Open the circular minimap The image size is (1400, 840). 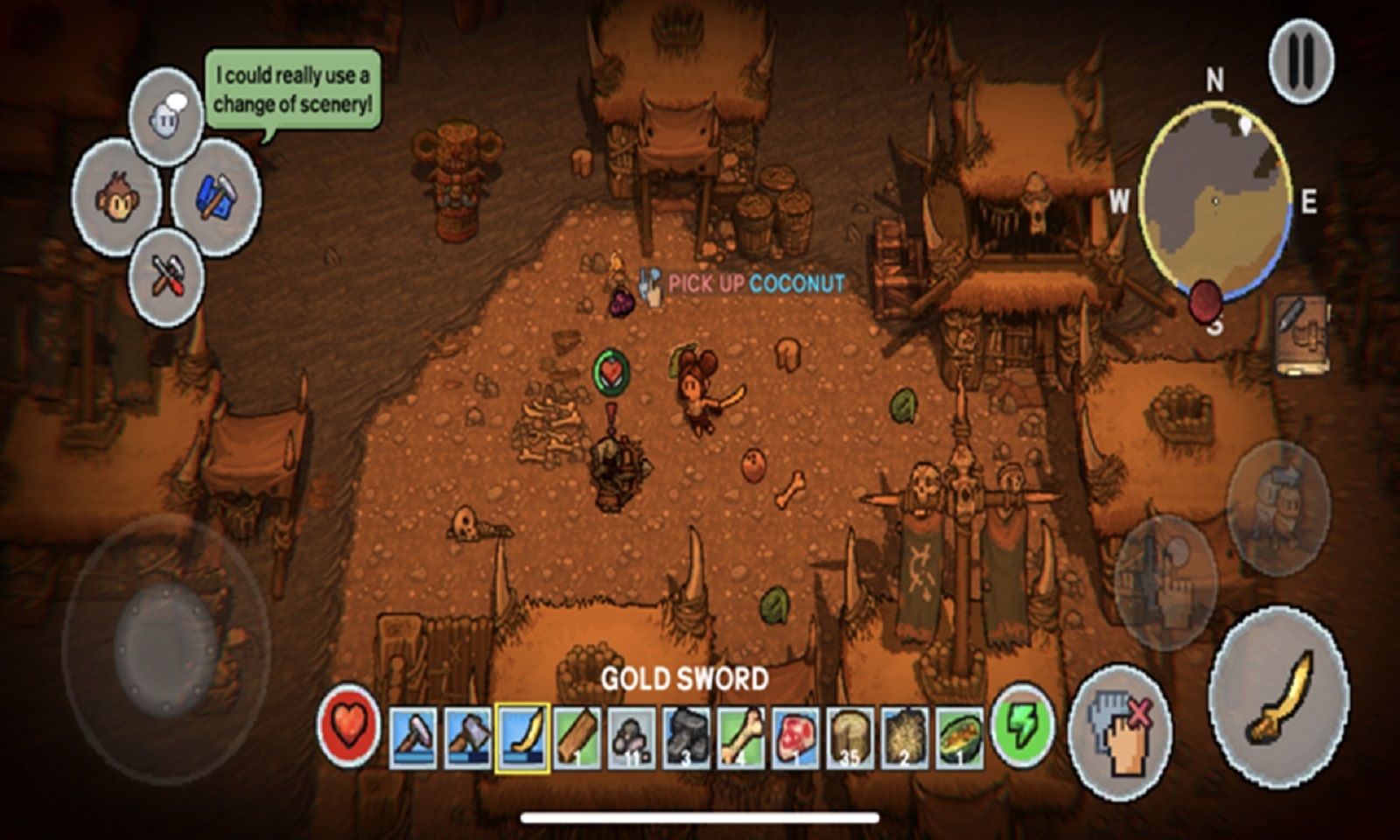[x=1215, y=203]
